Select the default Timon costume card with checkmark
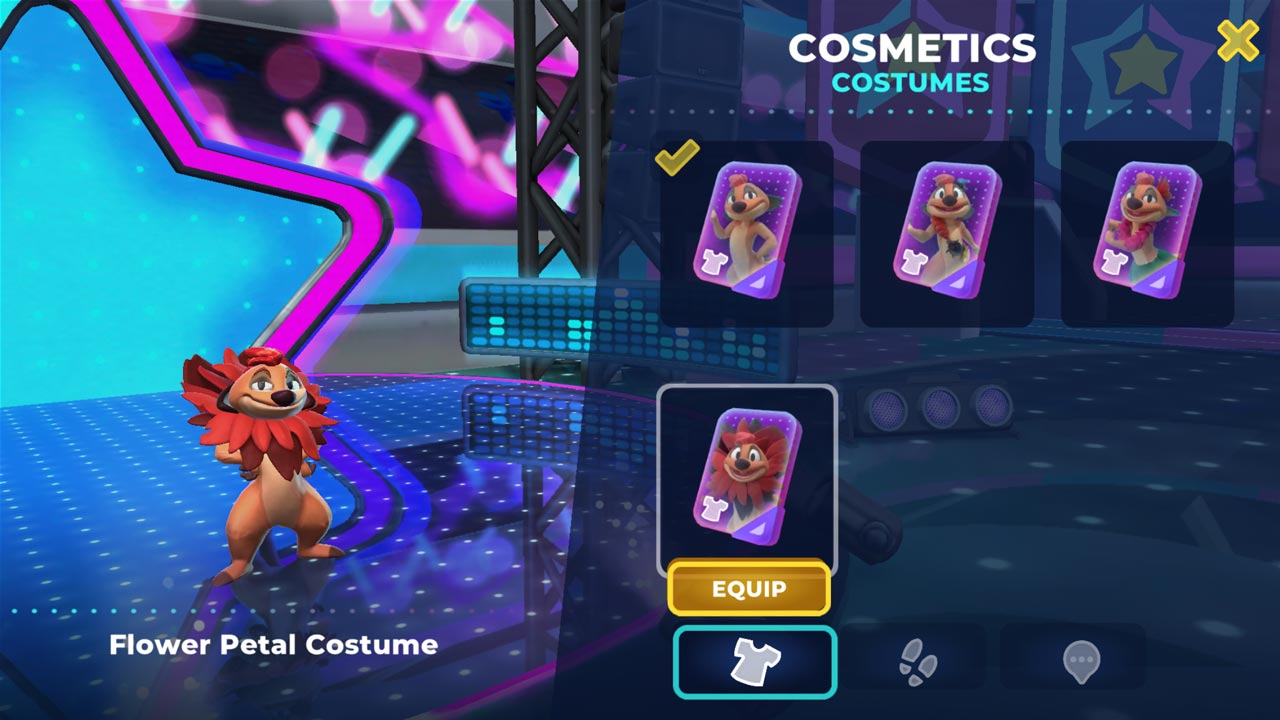This screenshot has width=1280, height=720. 747,232
